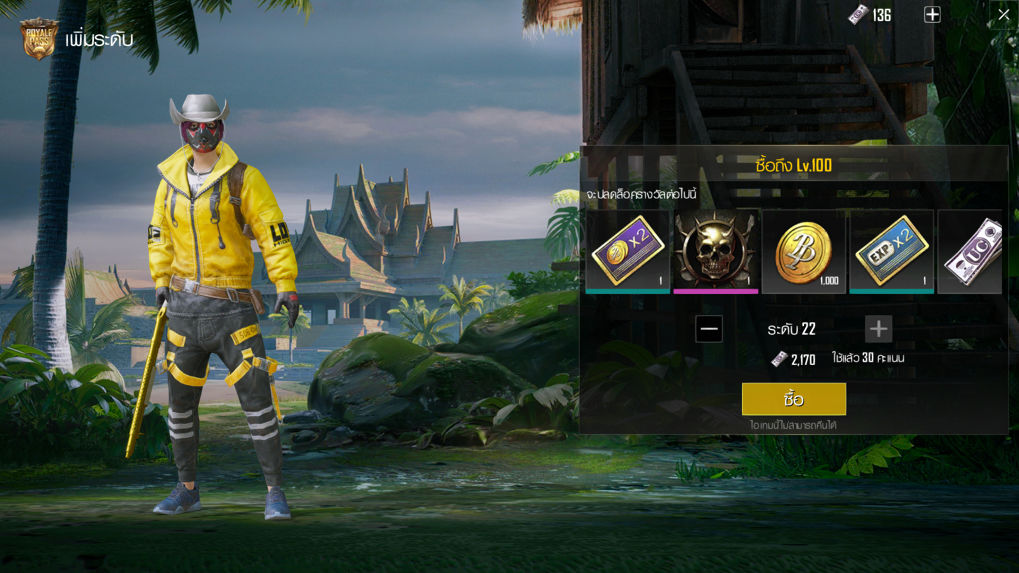Select the purple x2 coin card reward

pos(627,251)
